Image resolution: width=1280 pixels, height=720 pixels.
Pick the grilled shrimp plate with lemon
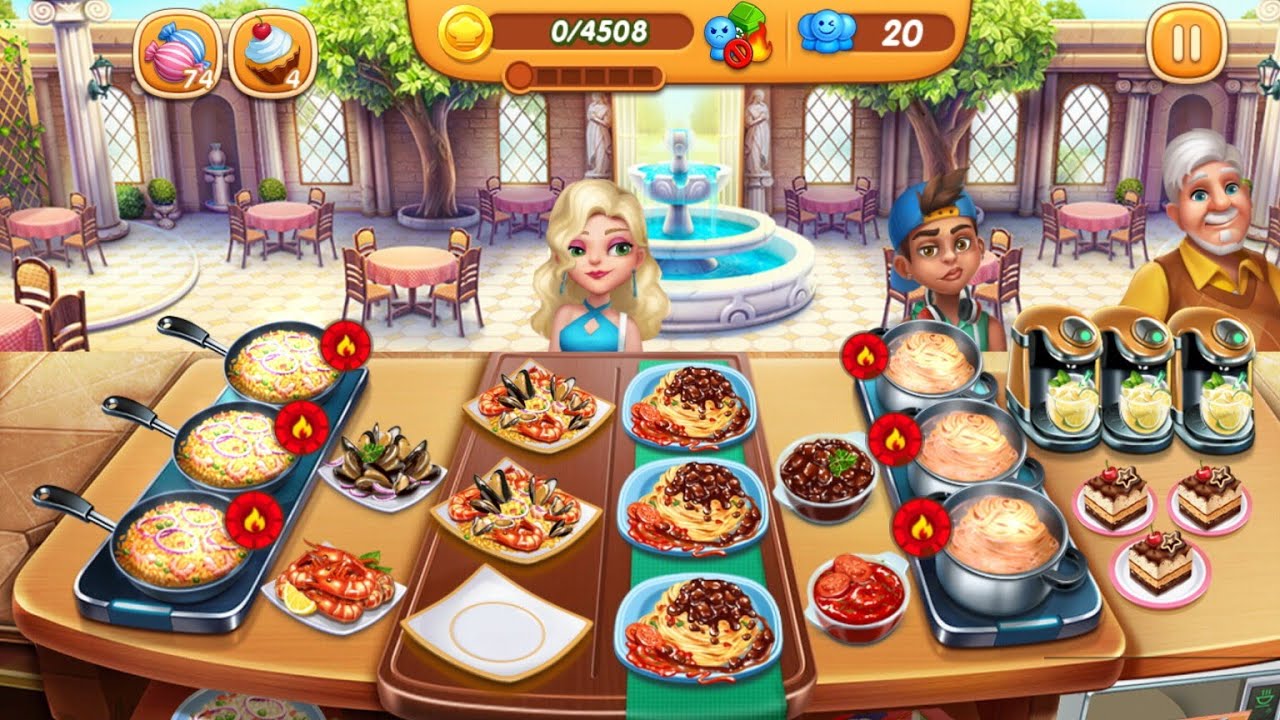click(x=333, y=584)
